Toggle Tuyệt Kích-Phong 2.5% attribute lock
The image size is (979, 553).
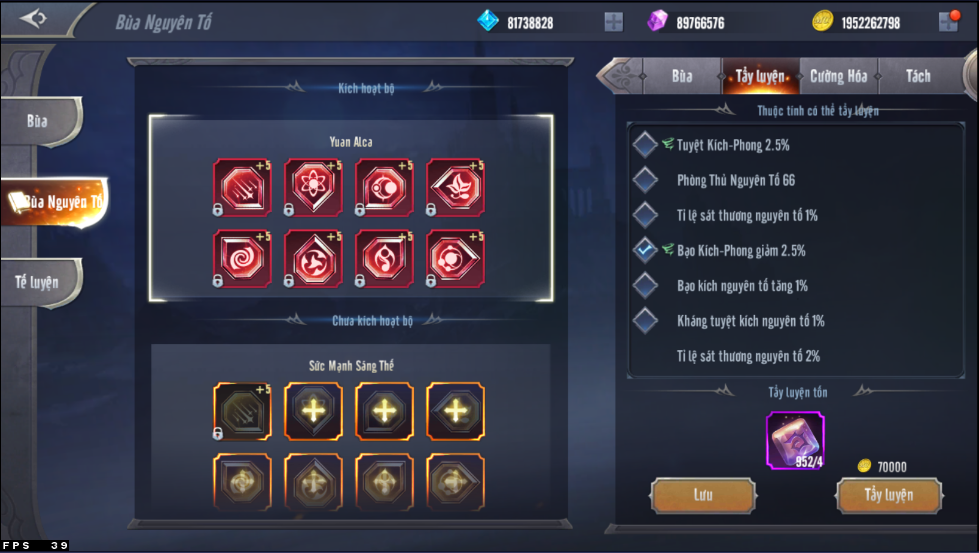click(x=646, y=145)
